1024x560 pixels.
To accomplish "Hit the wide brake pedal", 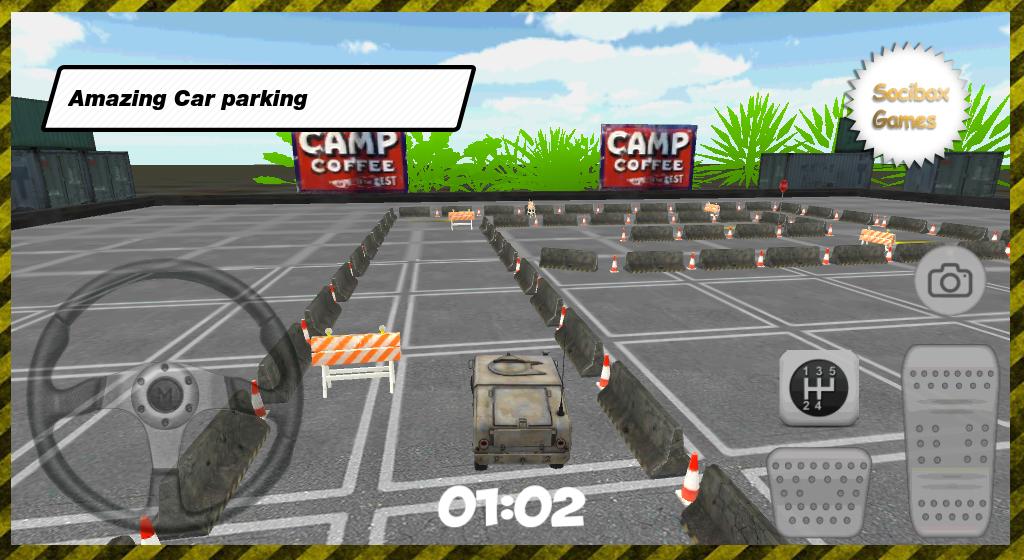I will click(x=819, y=490).
